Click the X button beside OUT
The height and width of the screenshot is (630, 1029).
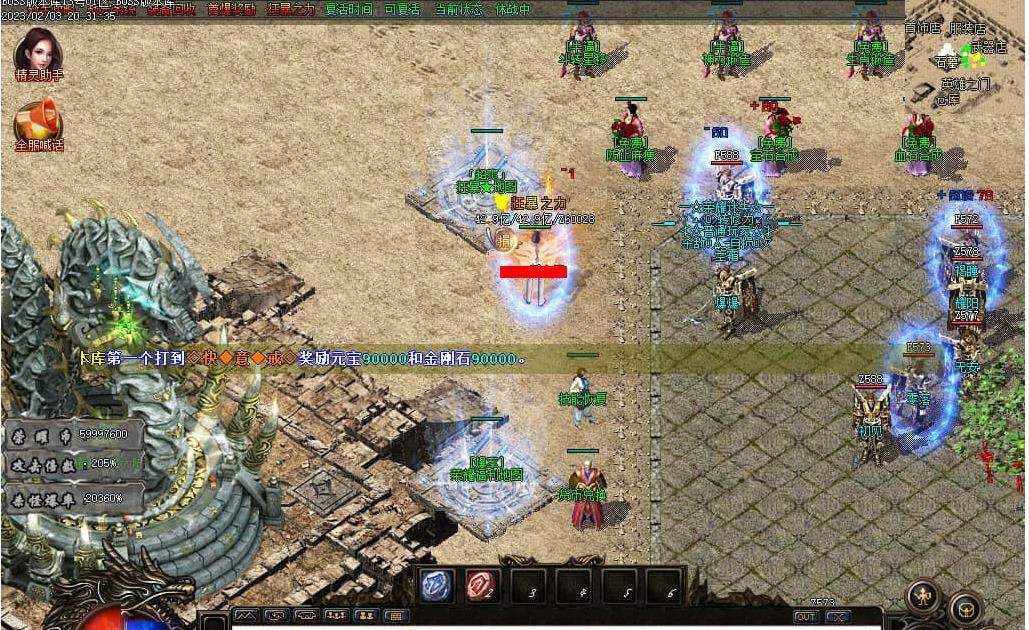click(x=838, y=617)
